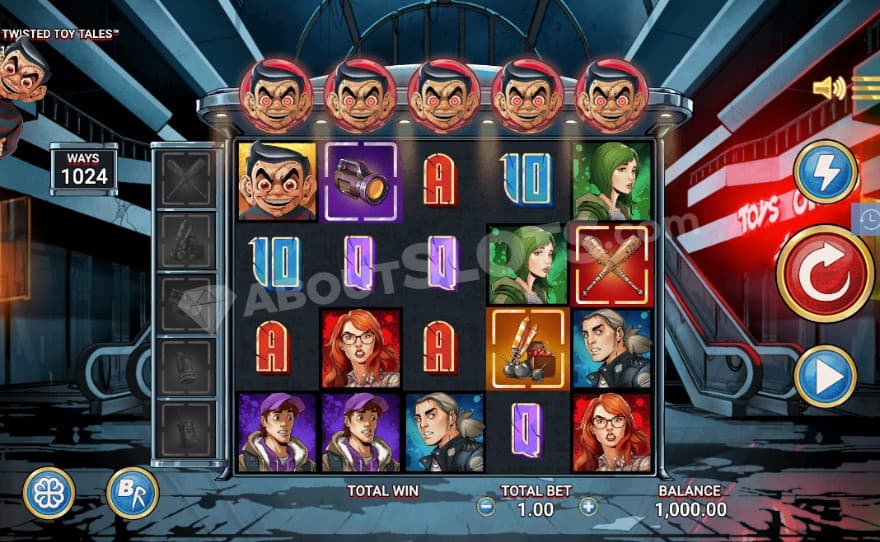
Task: Open the BR bonus button
Action: point(132,493)
